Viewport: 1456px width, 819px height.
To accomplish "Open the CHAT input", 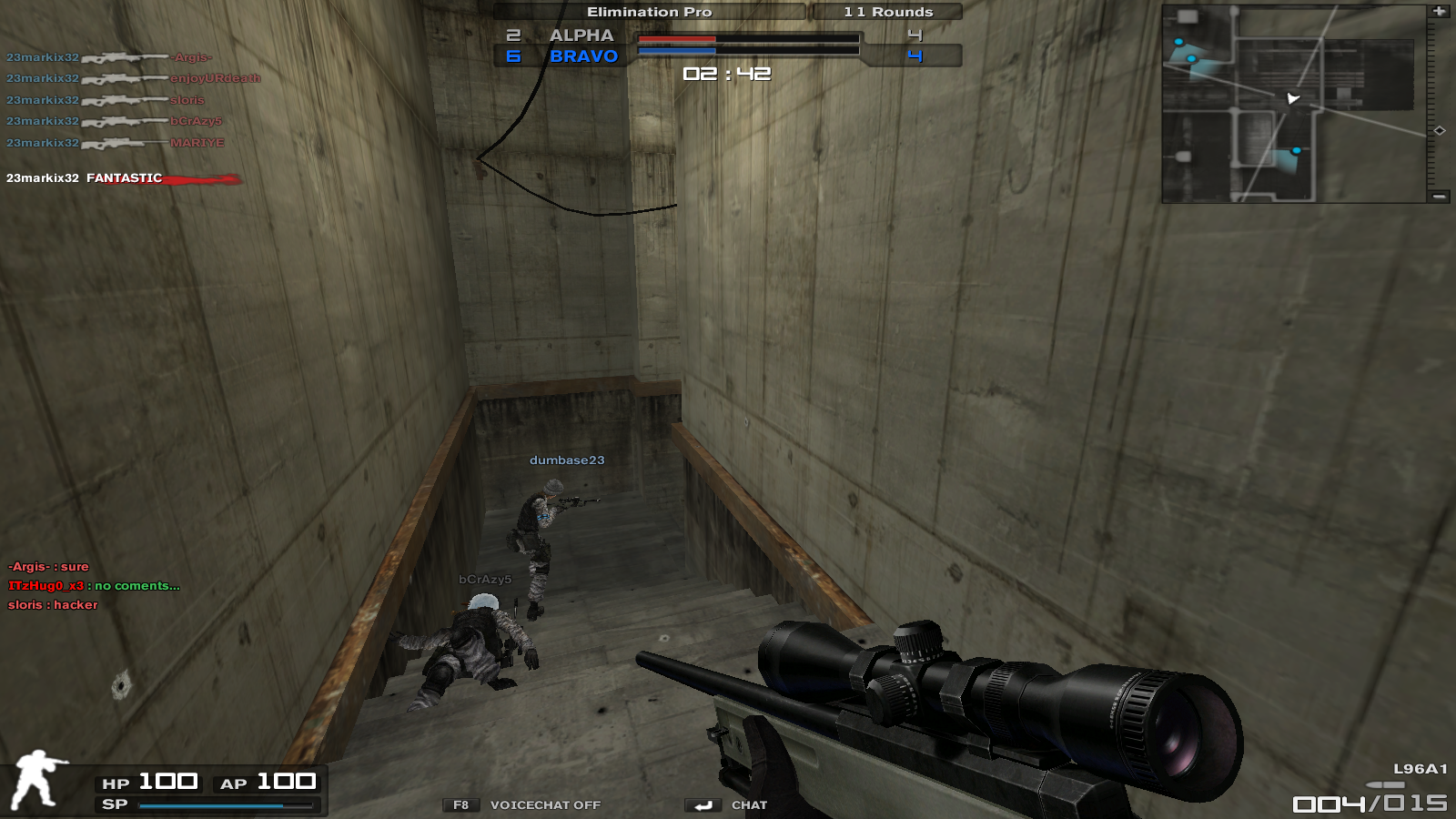I will point(748,805).
